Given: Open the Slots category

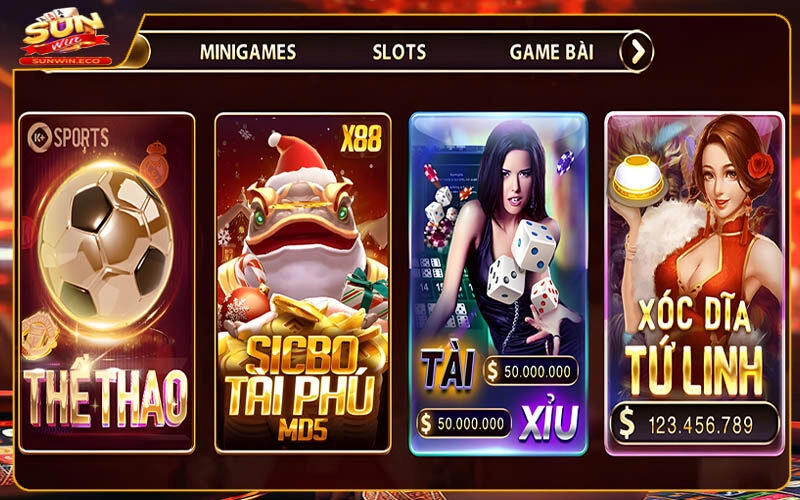Looking at the screenshot, I should point(399,52).
